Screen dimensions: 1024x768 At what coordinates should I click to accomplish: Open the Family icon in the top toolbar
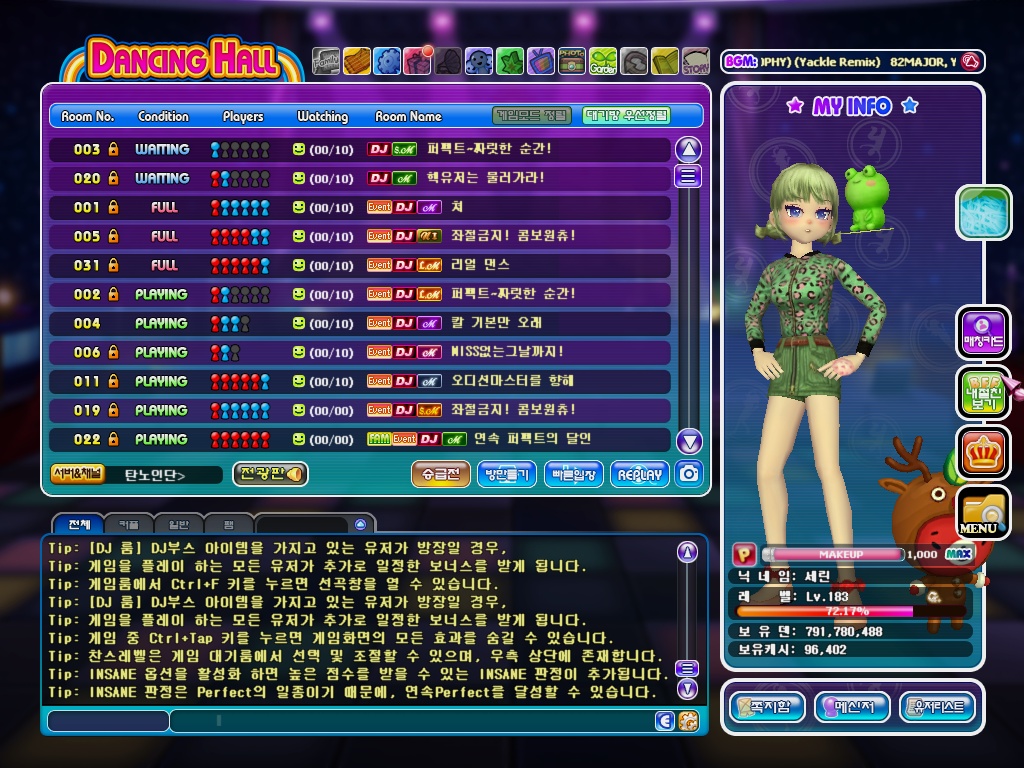coord(326,62)
